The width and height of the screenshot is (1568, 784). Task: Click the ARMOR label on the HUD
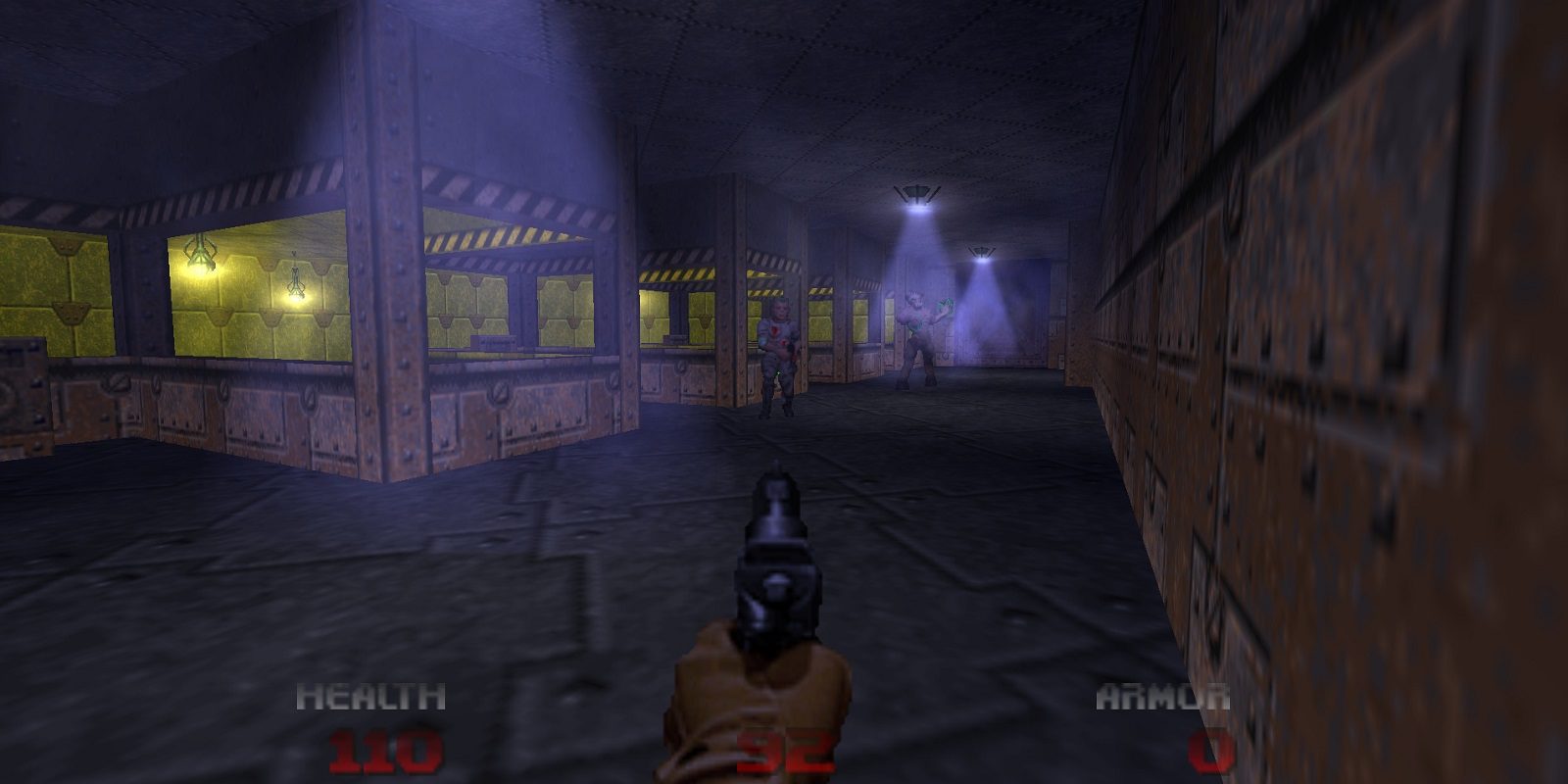point(1161,696)
